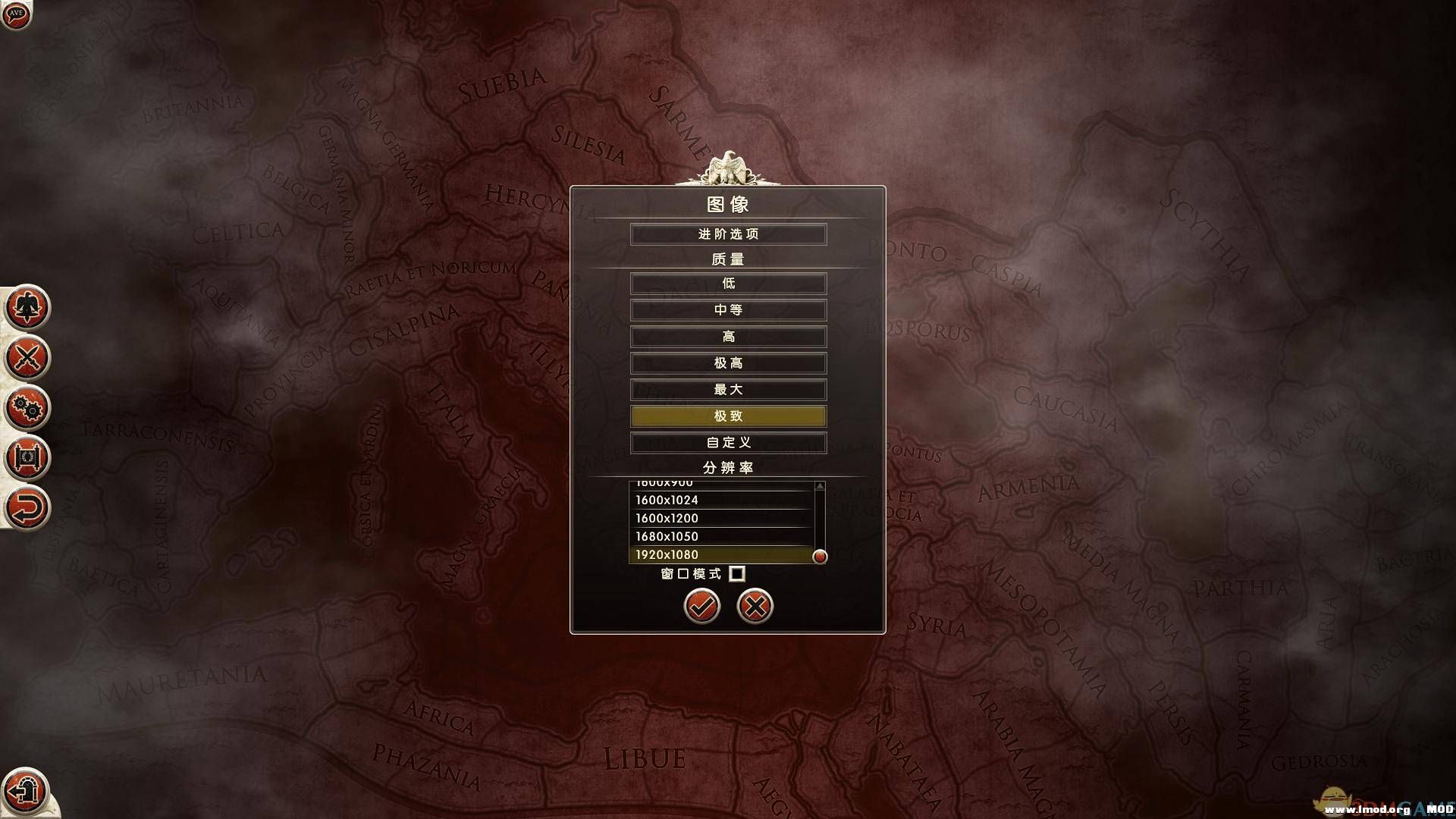Select the 最大 maximum quality preset

coord(727,389)
